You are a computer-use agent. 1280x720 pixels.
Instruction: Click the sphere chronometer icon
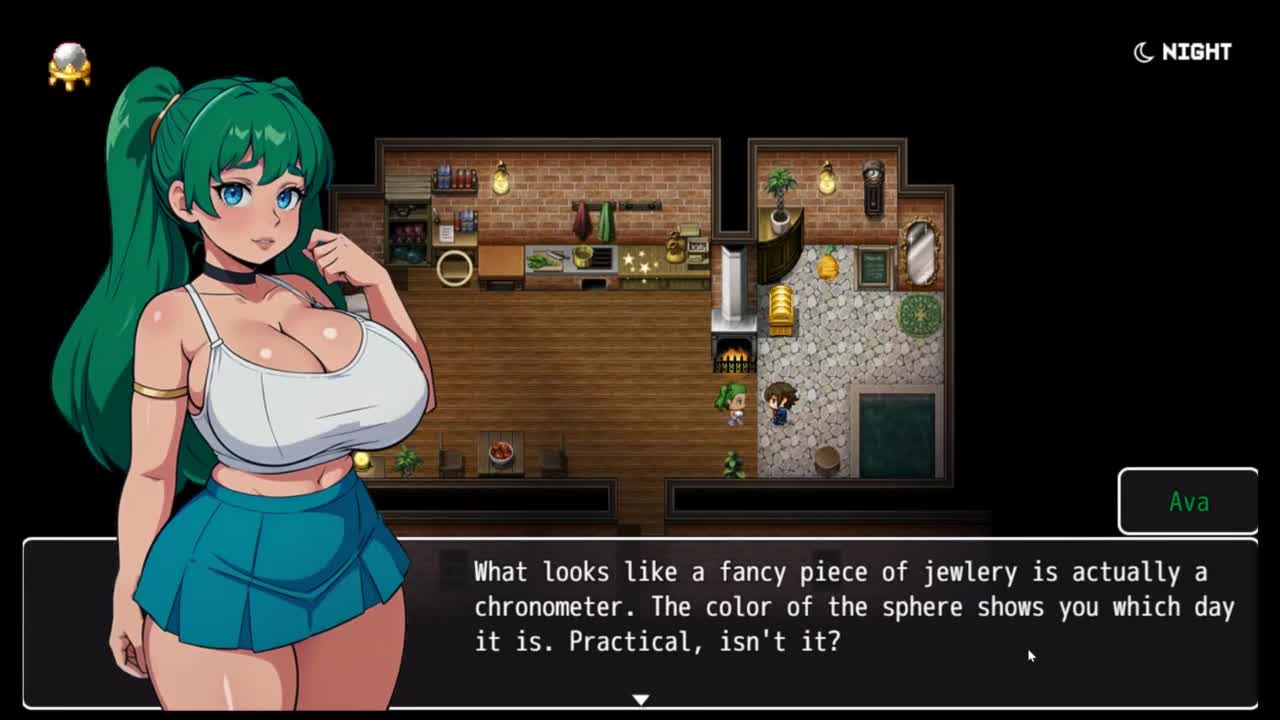pyautogui.click(x=70, y=66)
